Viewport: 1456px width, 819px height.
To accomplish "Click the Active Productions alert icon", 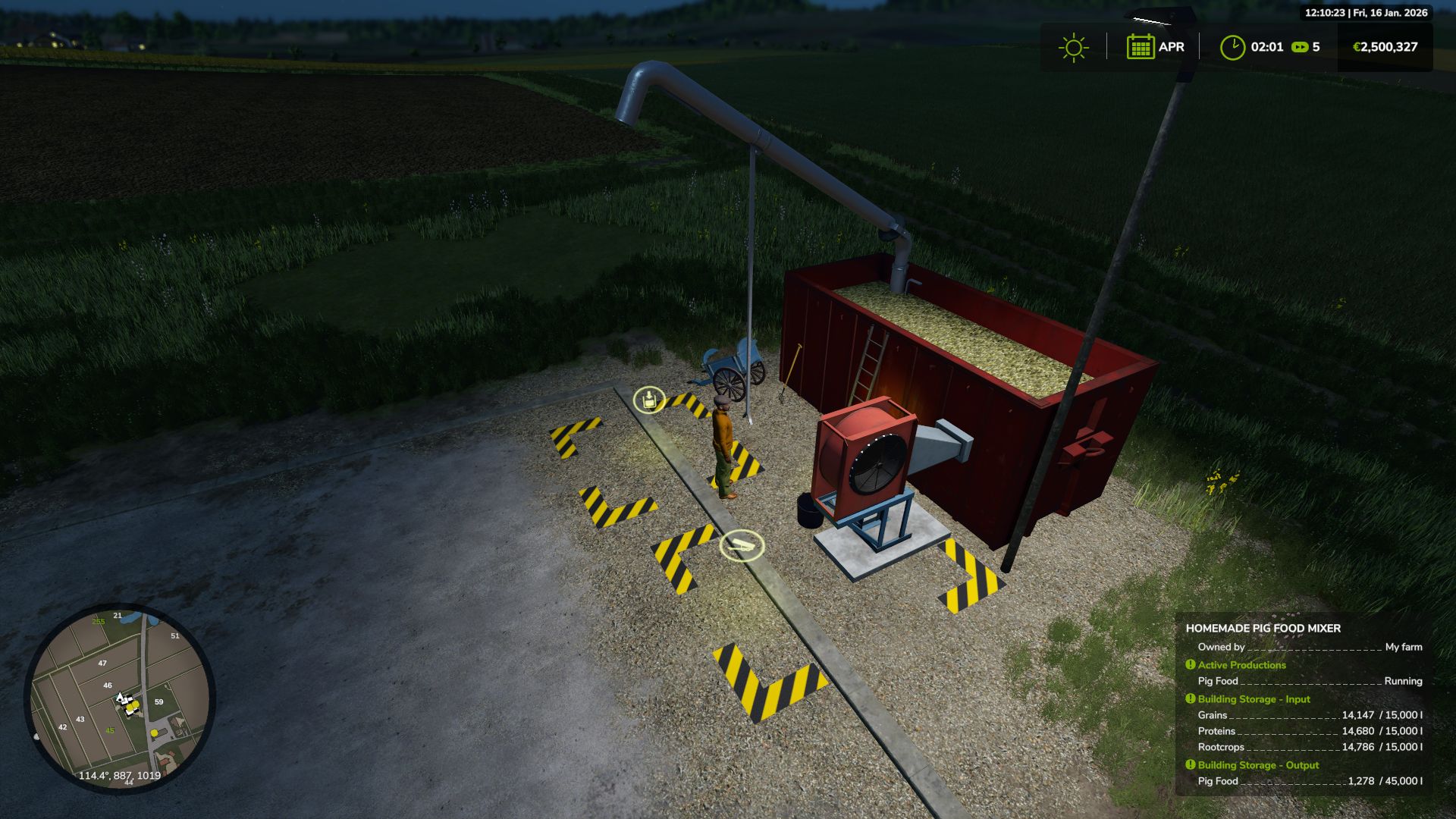I will point(1189,664).
